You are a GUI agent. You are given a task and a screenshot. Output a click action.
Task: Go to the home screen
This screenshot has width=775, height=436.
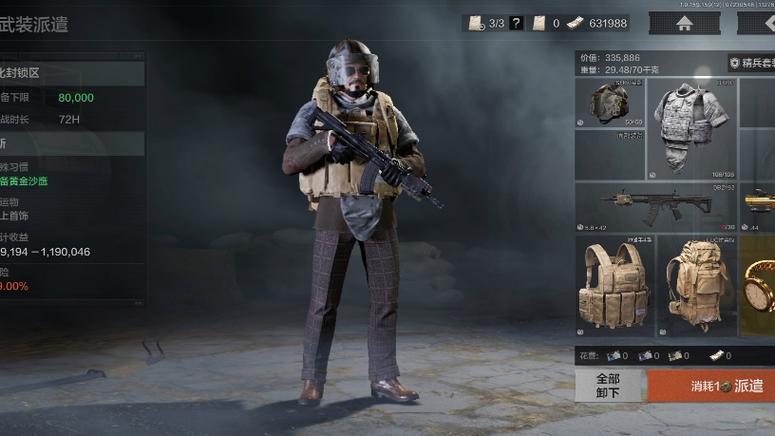pyautogui.click(x=684, y=23)
